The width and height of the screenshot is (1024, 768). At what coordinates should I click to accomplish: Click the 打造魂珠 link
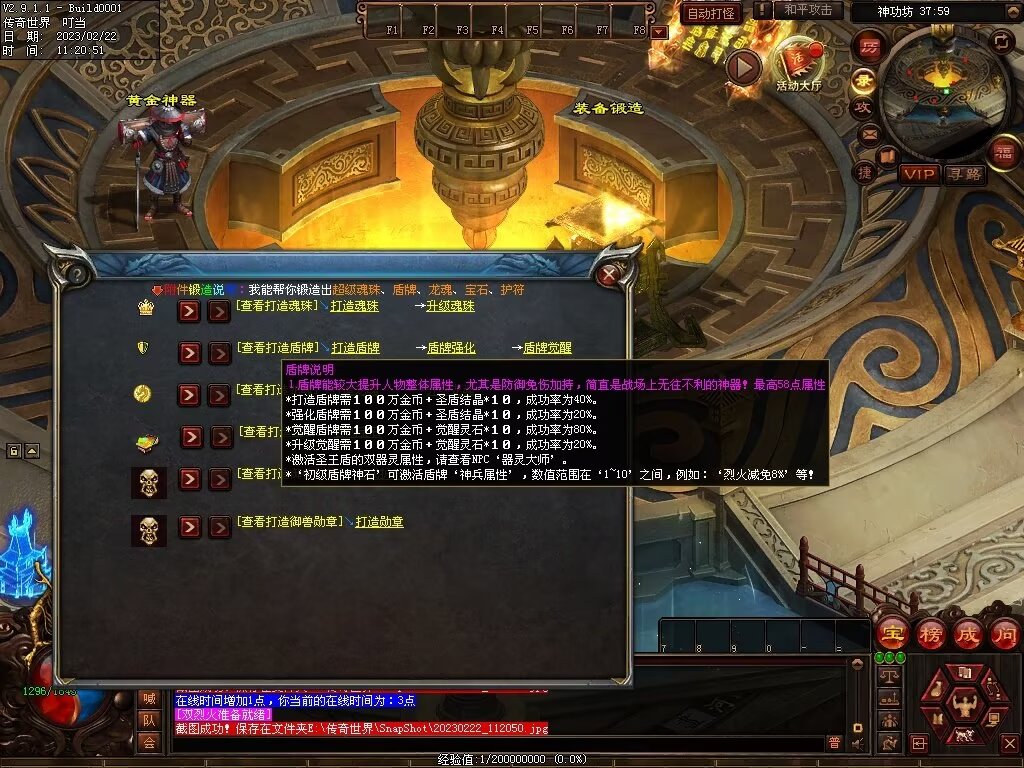pos(355,306)
